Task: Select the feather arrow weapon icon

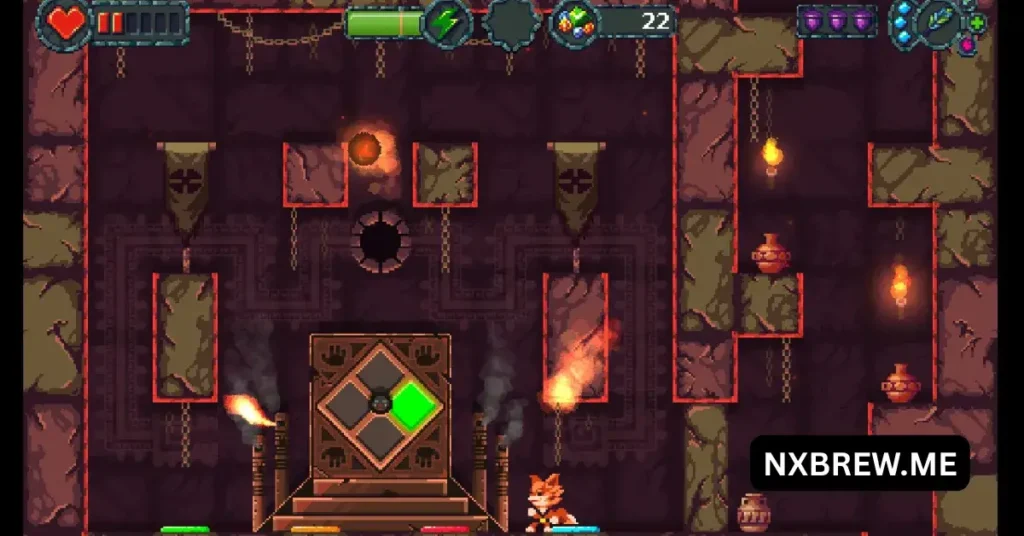Action: pyautogui.click(x=942, y=20)
